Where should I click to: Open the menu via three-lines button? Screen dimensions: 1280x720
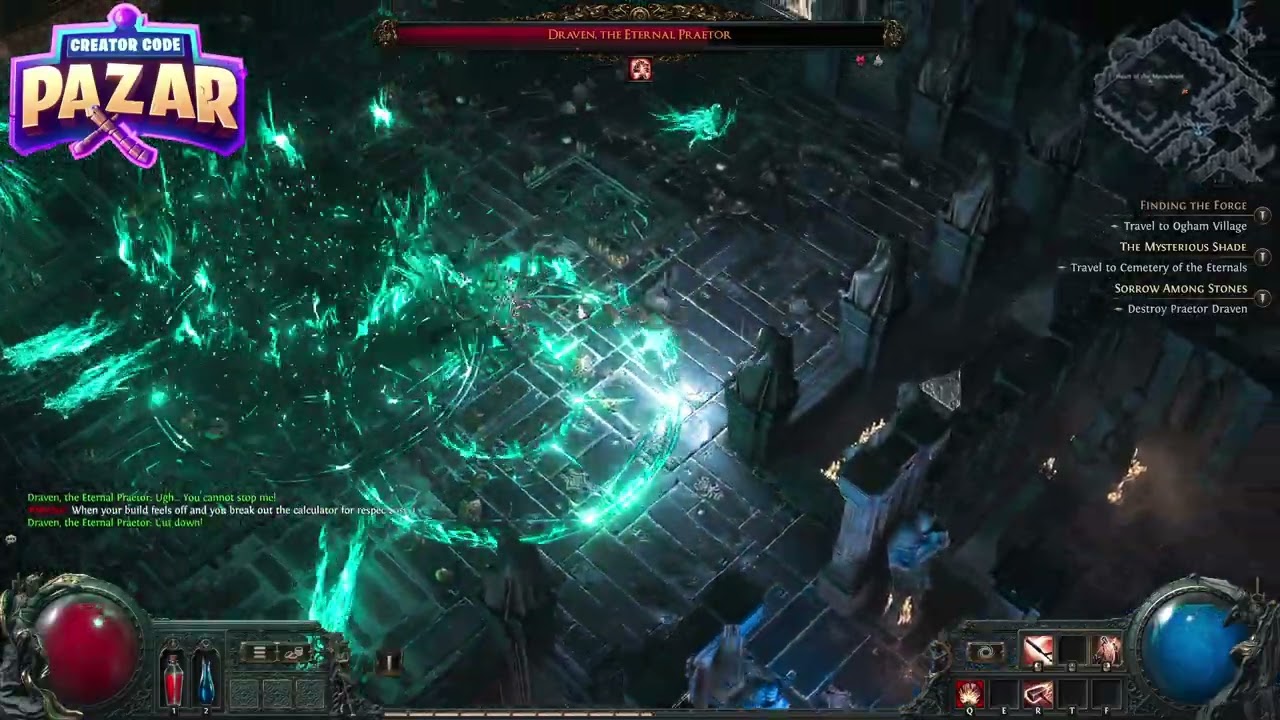click(259, 652)
